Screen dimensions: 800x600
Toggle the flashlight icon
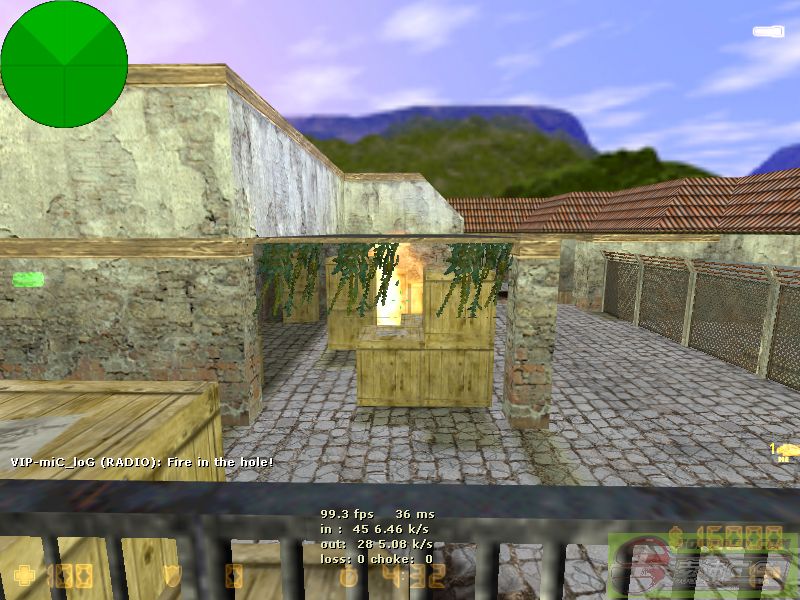click(x=768, y=32)
